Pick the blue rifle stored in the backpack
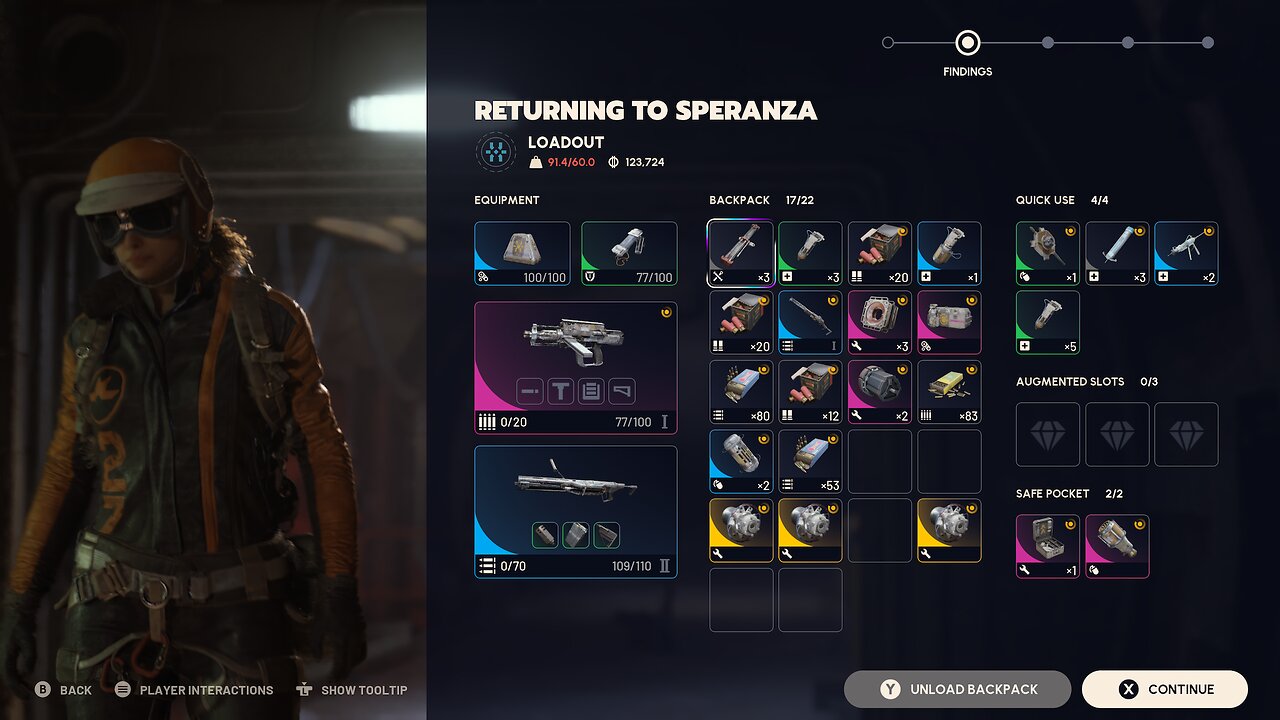The image size is (1280, 720). [x=810, y=322]
